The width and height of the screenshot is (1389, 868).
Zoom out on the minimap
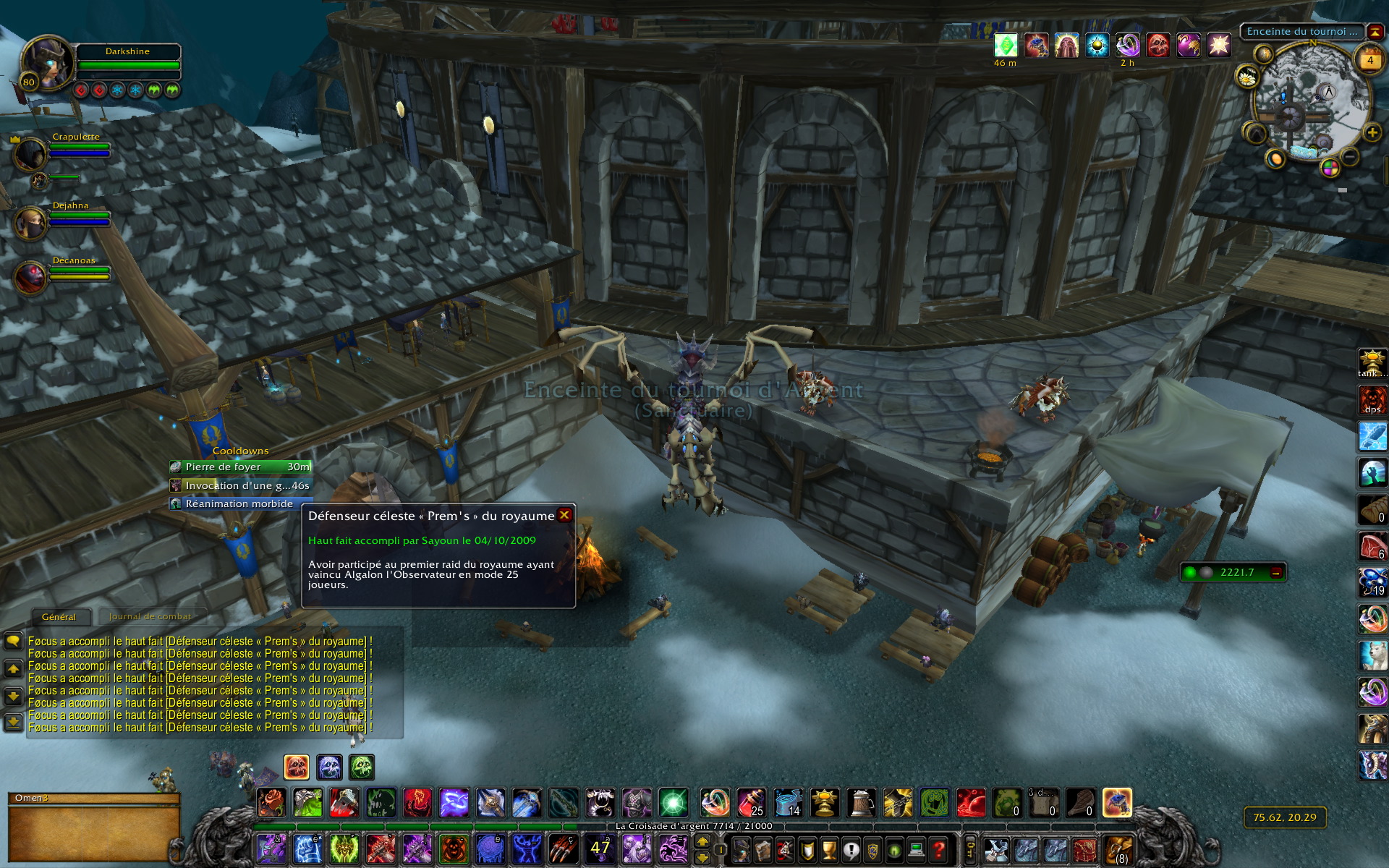coord(1349,156)
